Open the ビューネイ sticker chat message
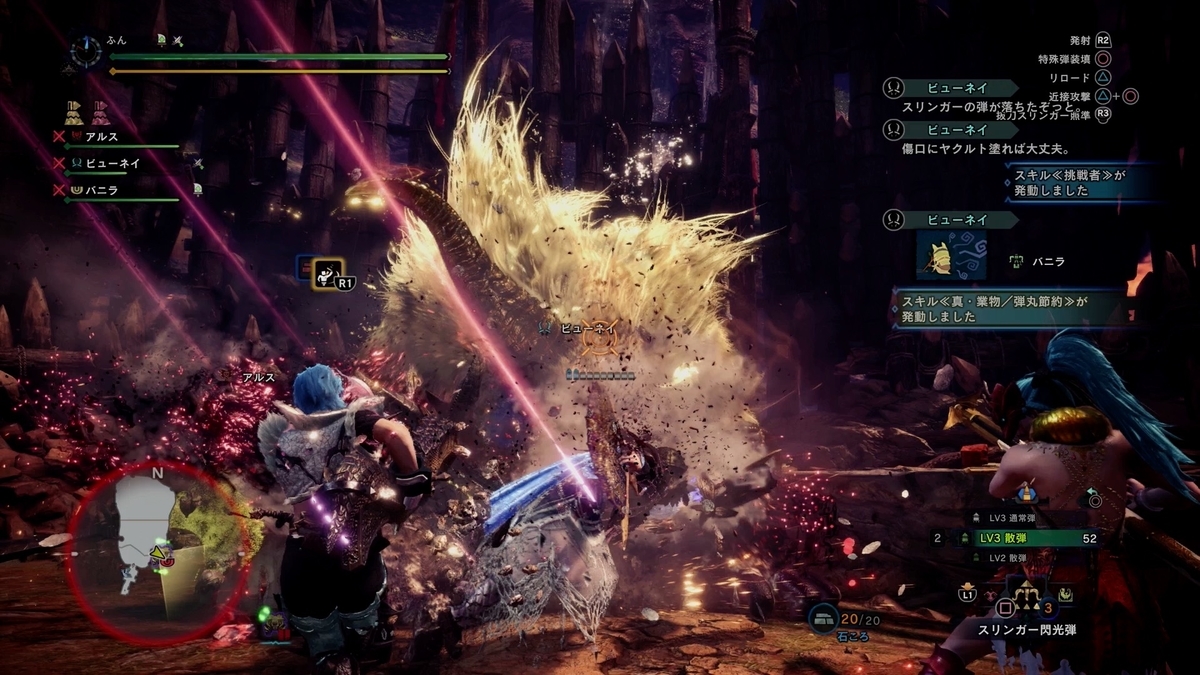Screen dimensions: 1200x675 951,254
